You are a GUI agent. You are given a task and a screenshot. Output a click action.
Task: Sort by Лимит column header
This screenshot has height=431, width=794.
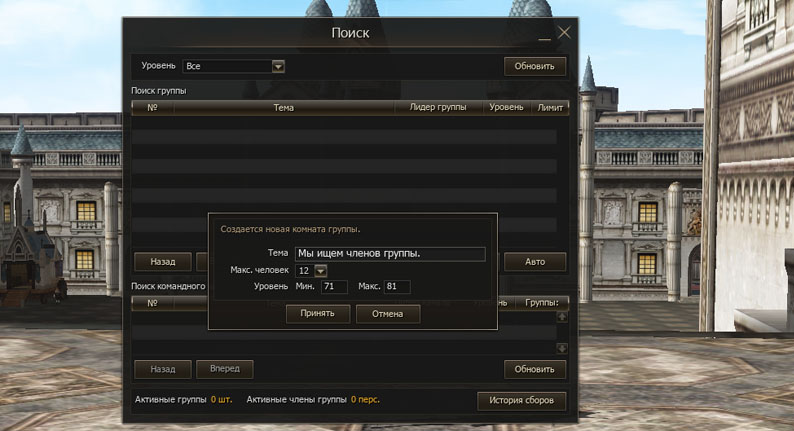550,107
